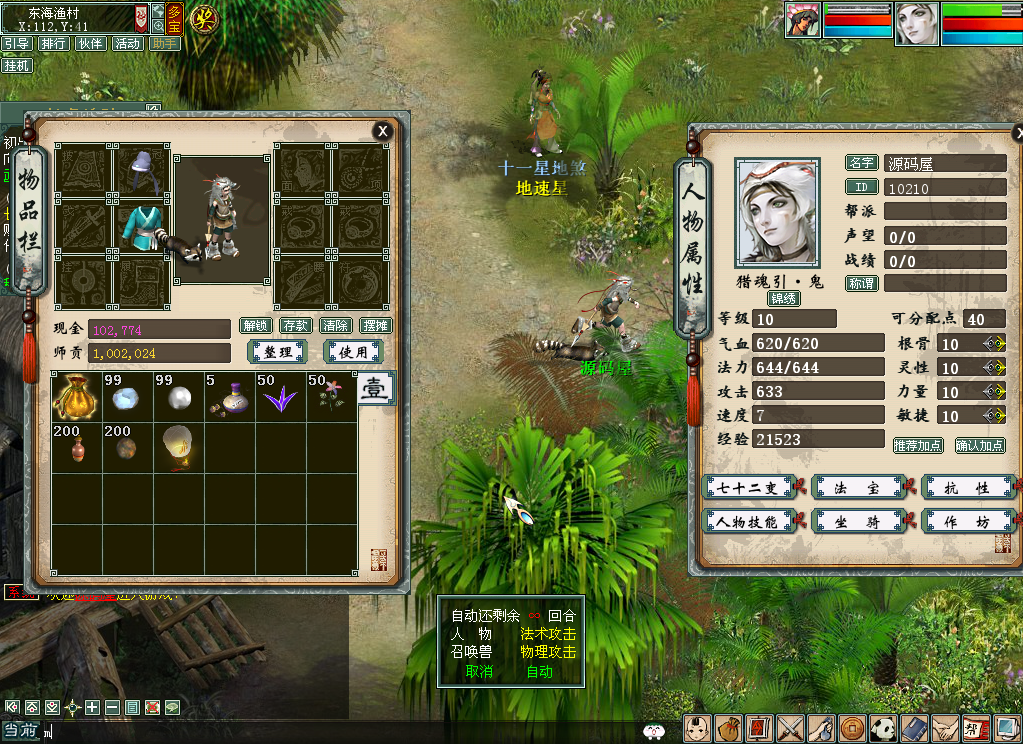Click 推荐加点 recommended points button
1023x744 pixels.
point(918,445)
